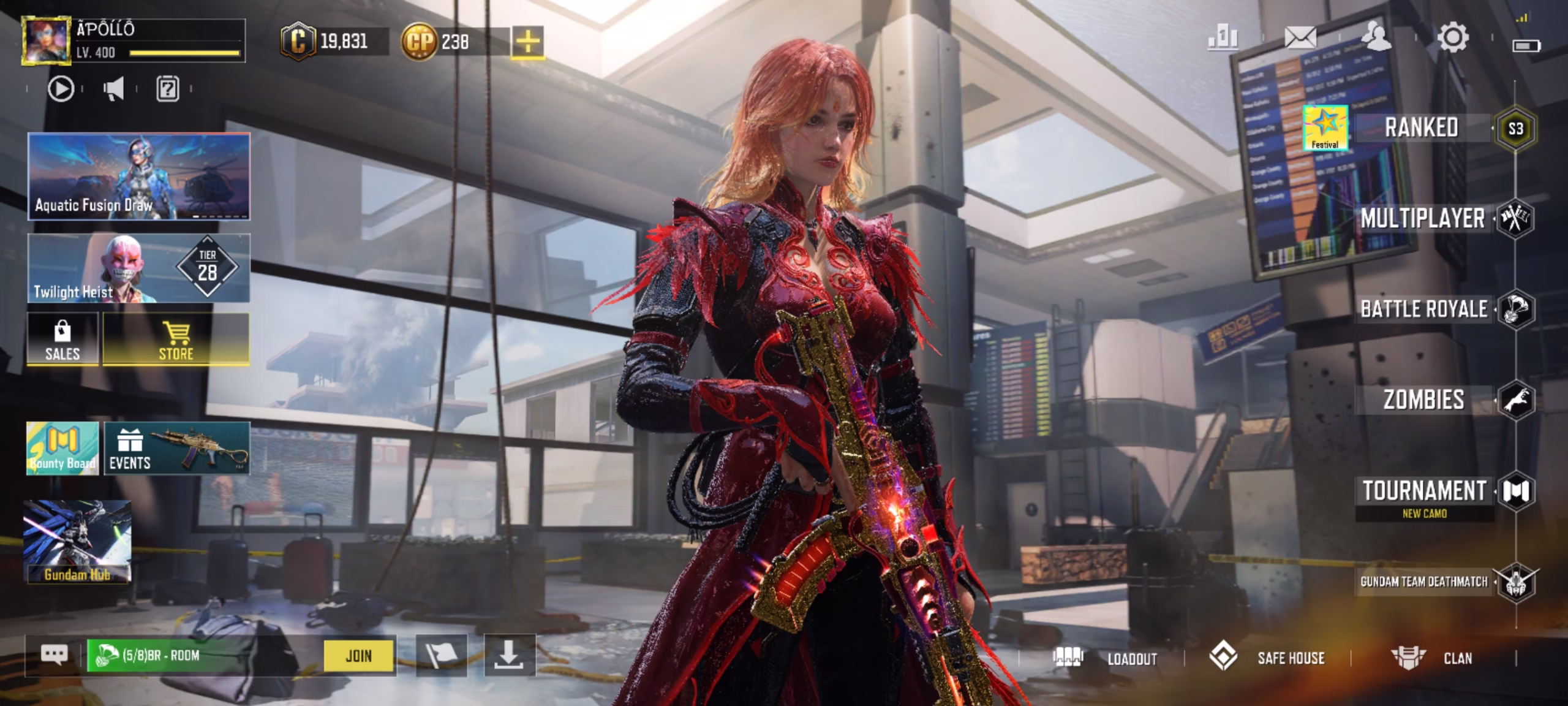Screen dimensions: 1568x706
Task: Enter the Zombies mode
Action: coord(1423,400)
